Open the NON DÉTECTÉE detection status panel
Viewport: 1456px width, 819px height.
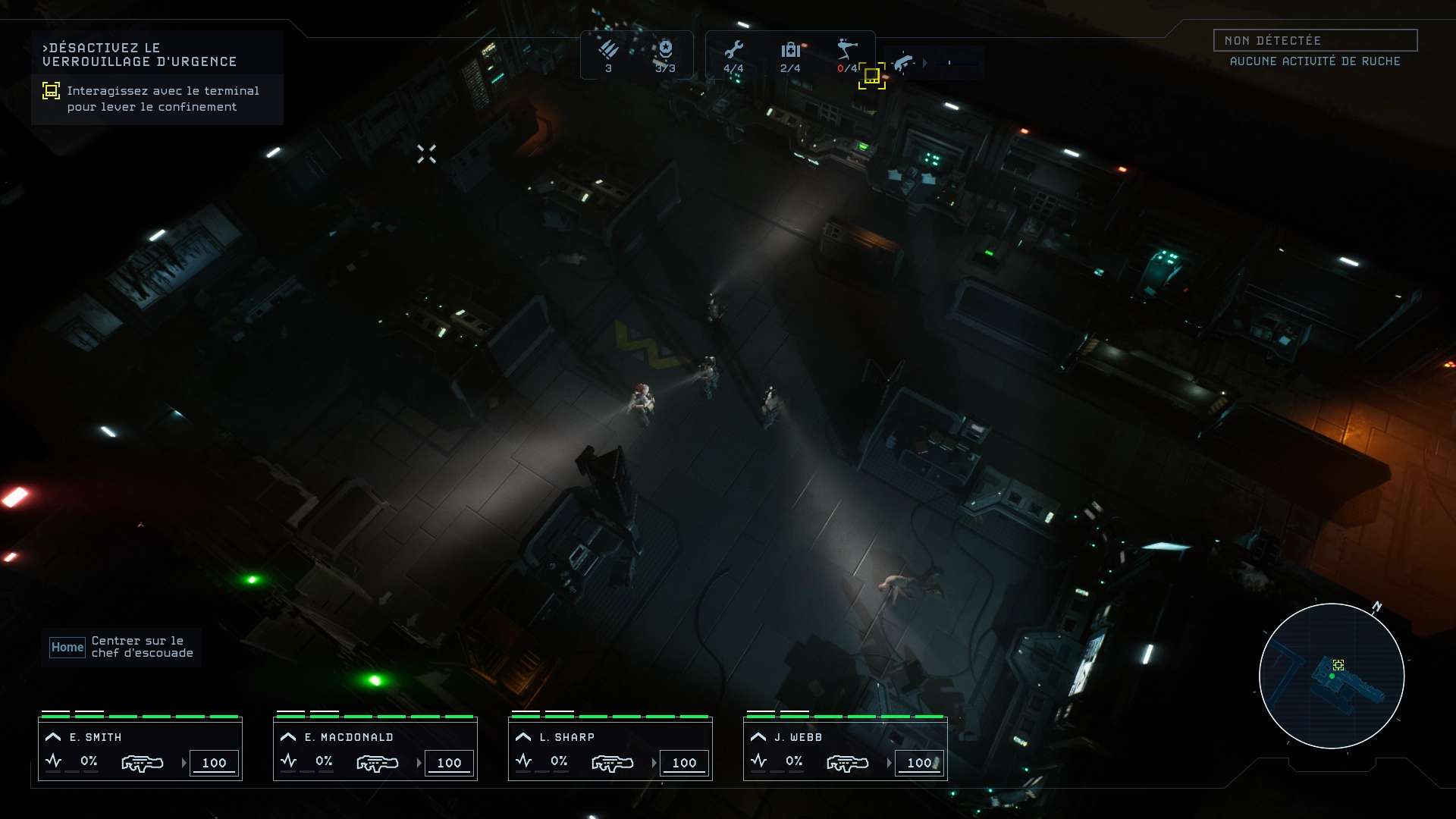[x=1316, y=41]
